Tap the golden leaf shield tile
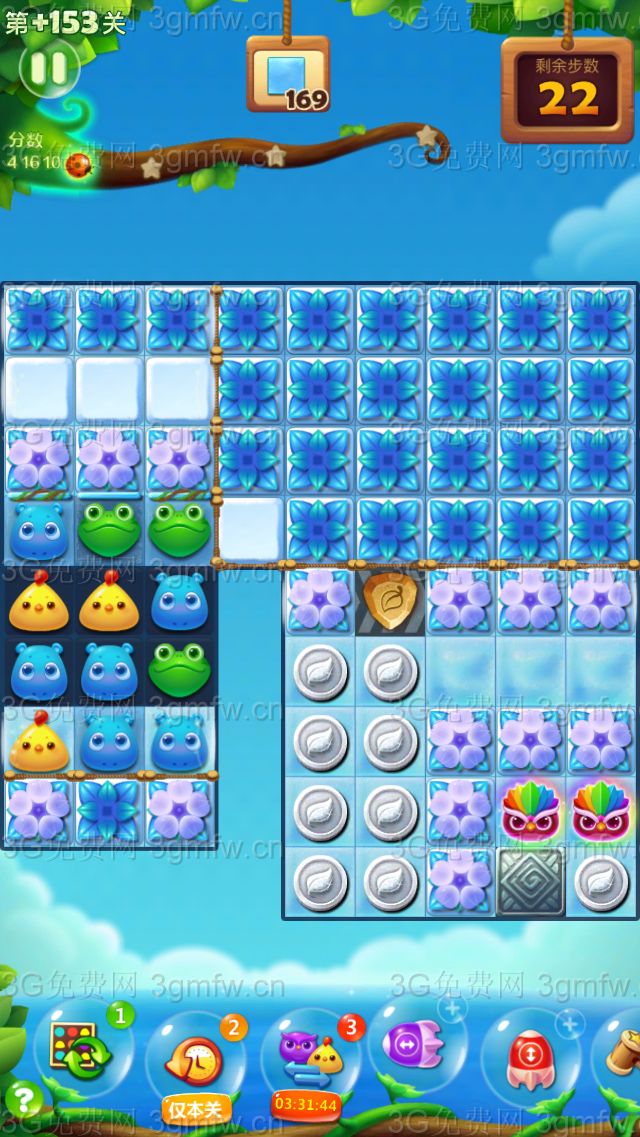 point(391,600)
